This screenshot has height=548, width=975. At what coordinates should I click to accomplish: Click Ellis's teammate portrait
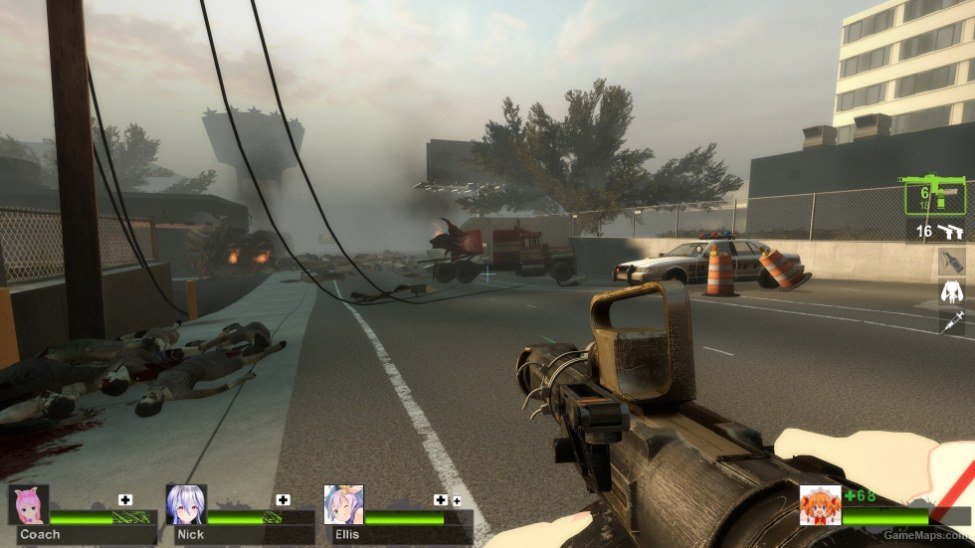click(x=343, y=505)
